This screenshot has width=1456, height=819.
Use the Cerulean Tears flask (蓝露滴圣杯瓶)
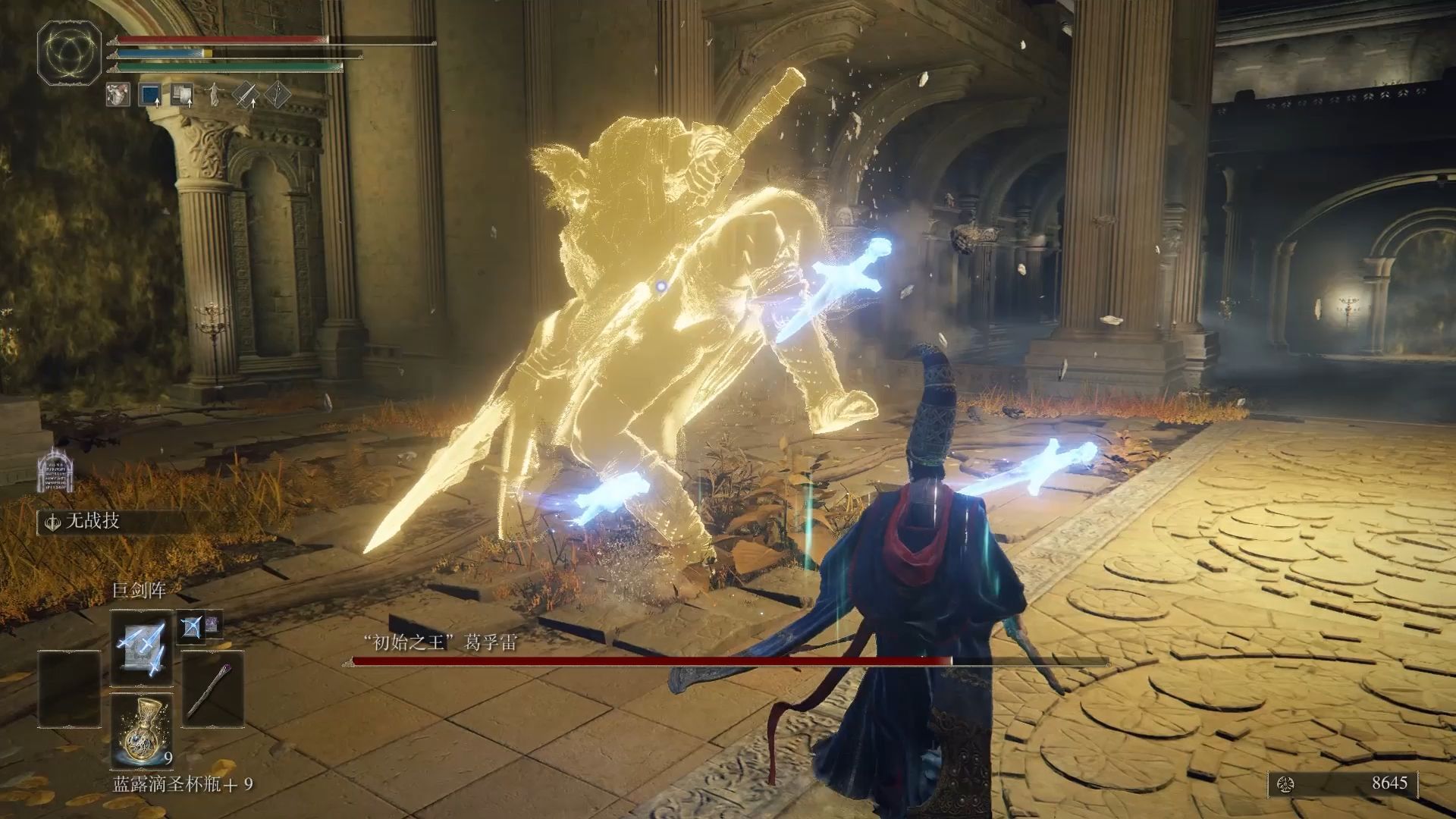(x=141, y=730)
